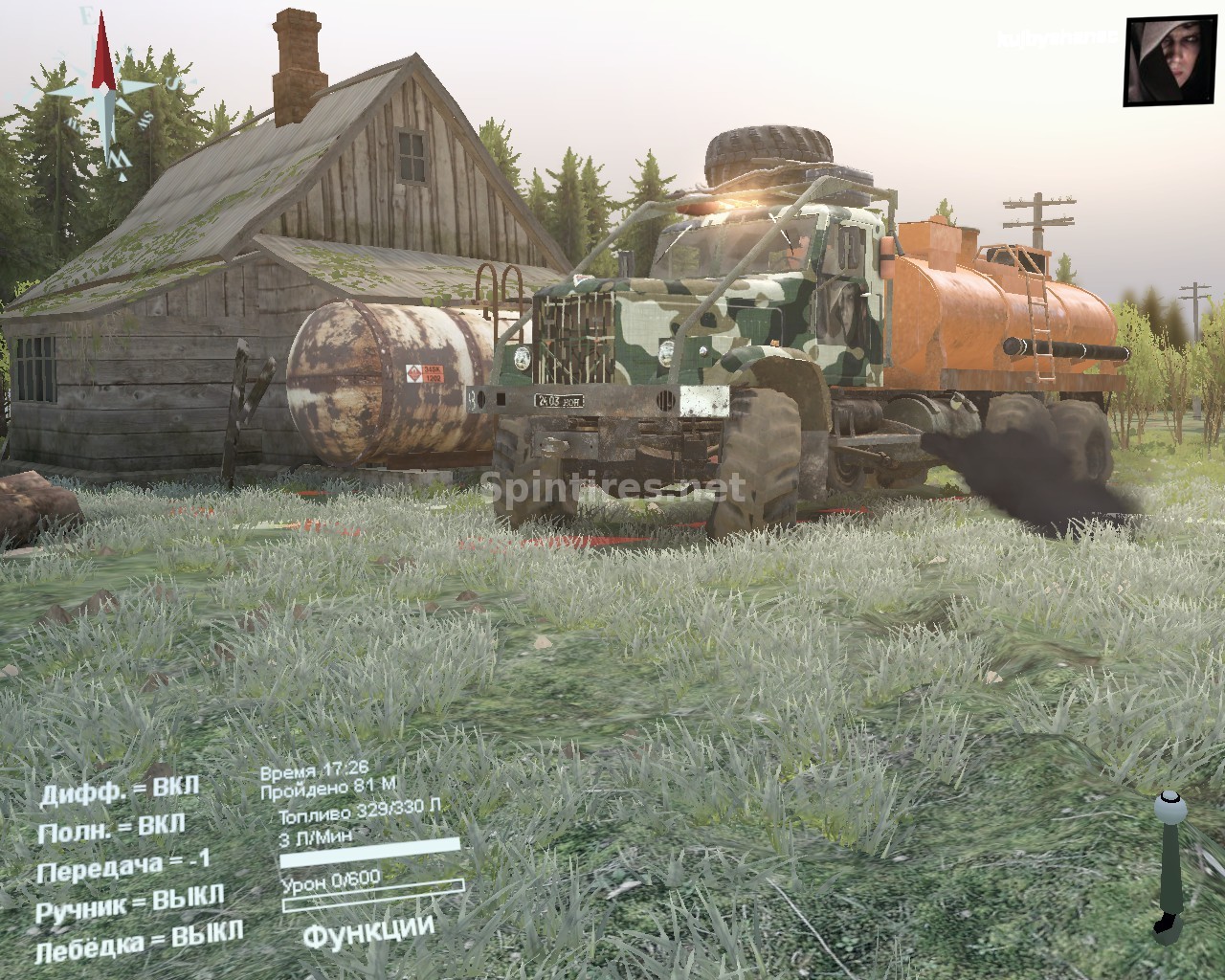Viewport: 1225px width, 980px height.
Task: Activate the Лебёдка winch
Action: tap(139, 939)
